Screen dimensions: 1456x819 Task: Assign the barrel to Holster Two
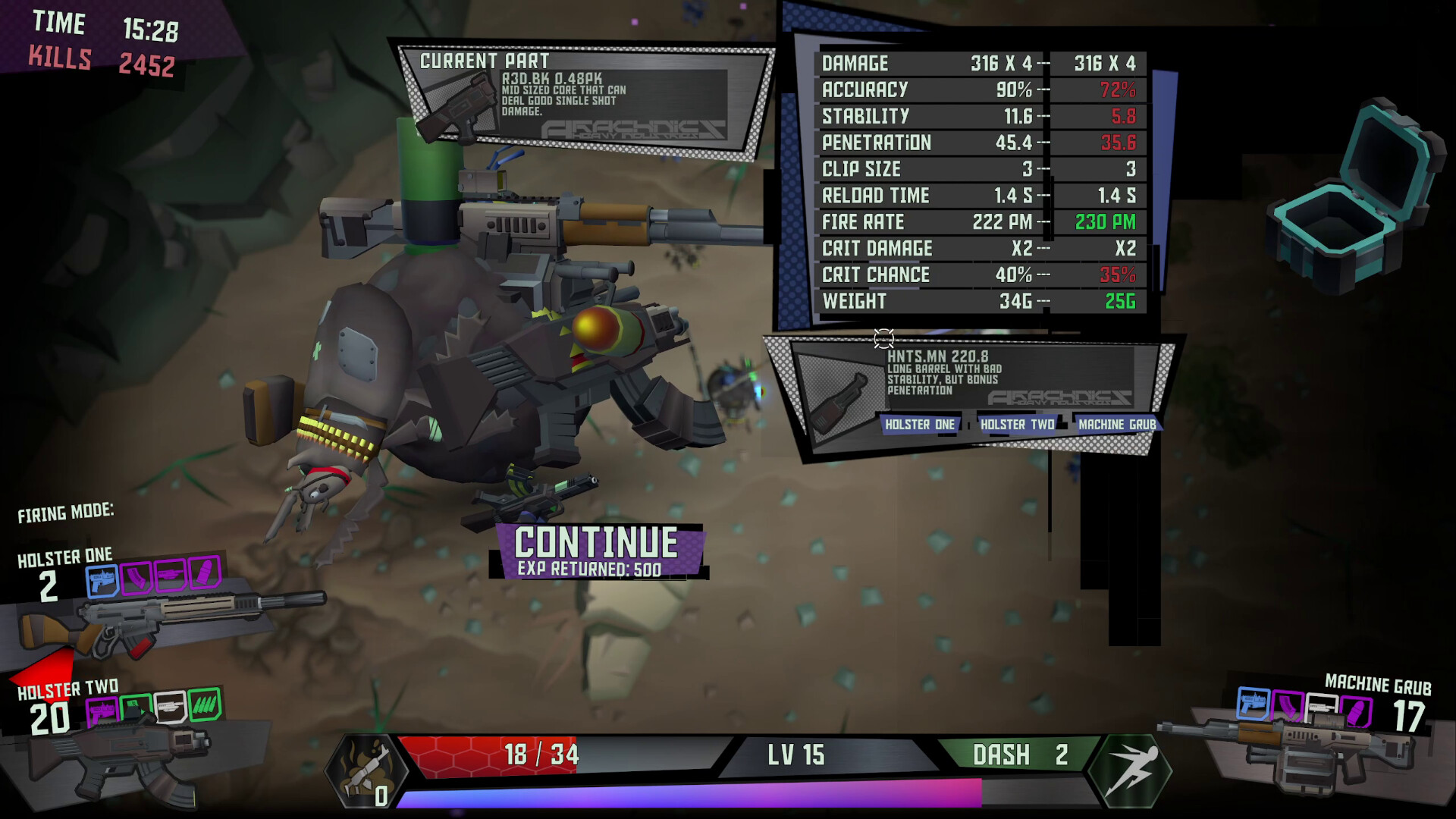coord(1017,425)
